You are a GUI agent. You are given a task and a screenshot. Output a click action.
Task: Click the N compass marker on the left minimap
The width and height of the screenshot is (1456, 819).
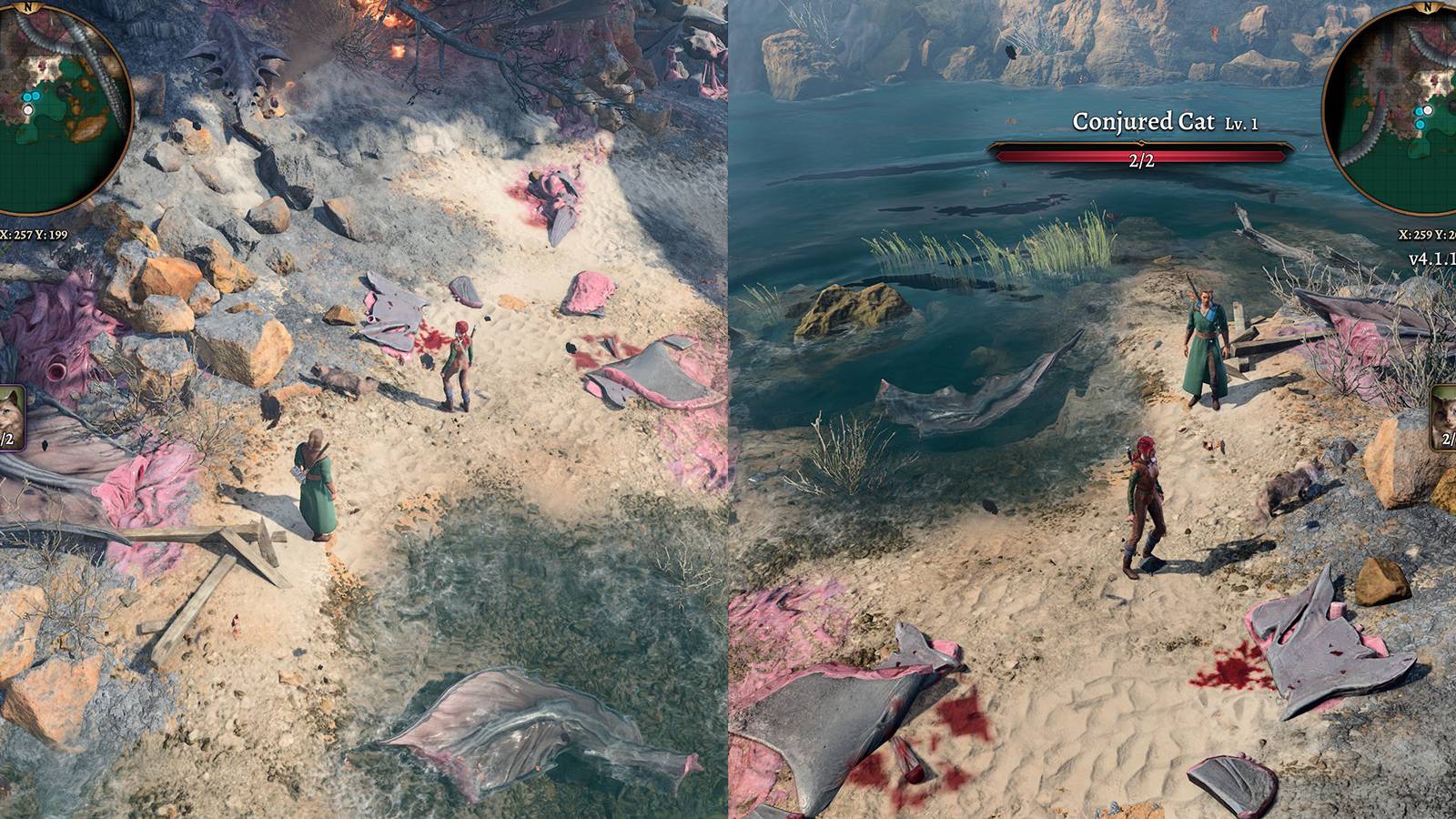[x=29, y=7]
